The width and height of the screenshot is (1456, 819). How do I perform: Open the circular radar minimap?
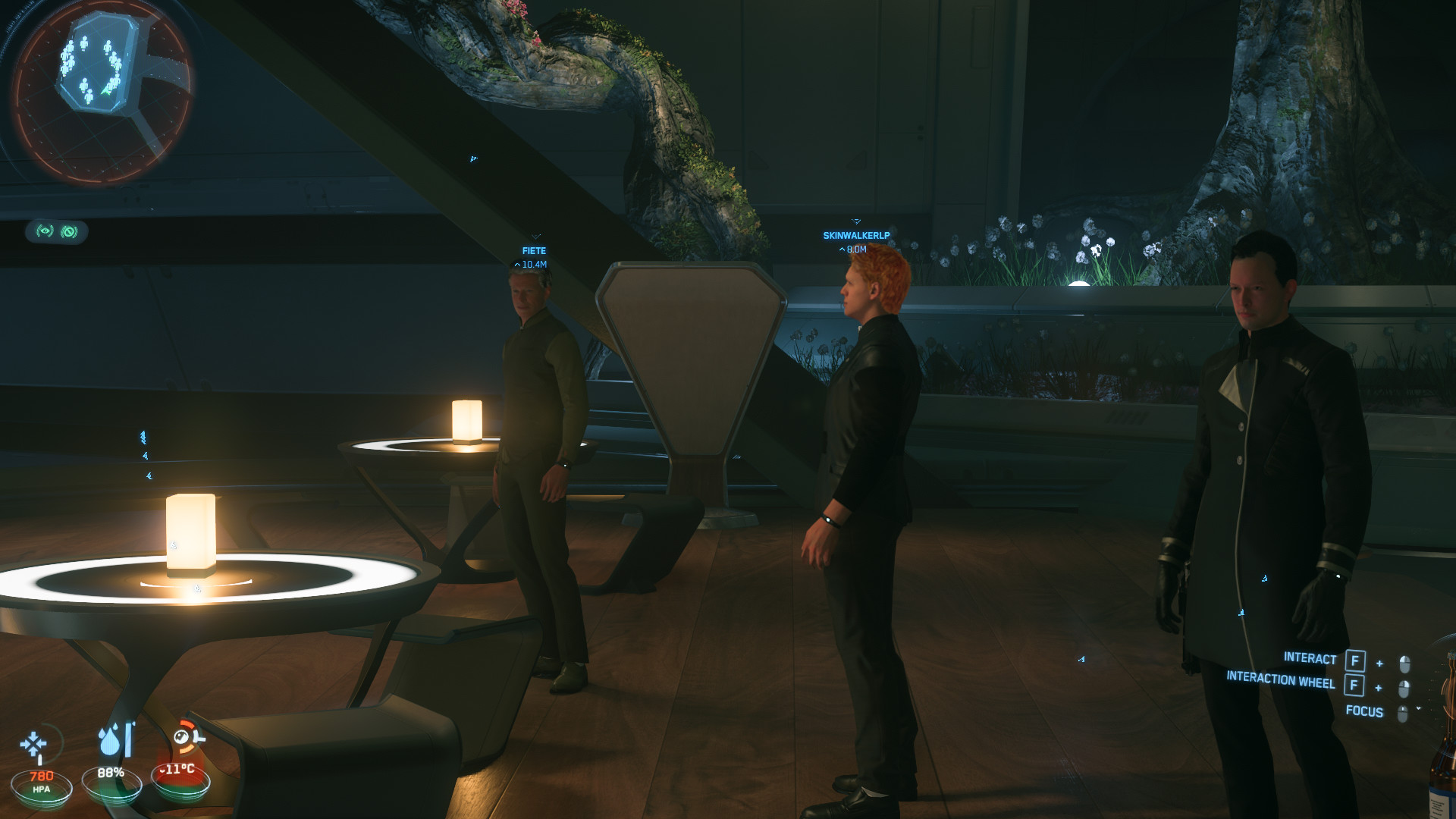click(100, 91)
